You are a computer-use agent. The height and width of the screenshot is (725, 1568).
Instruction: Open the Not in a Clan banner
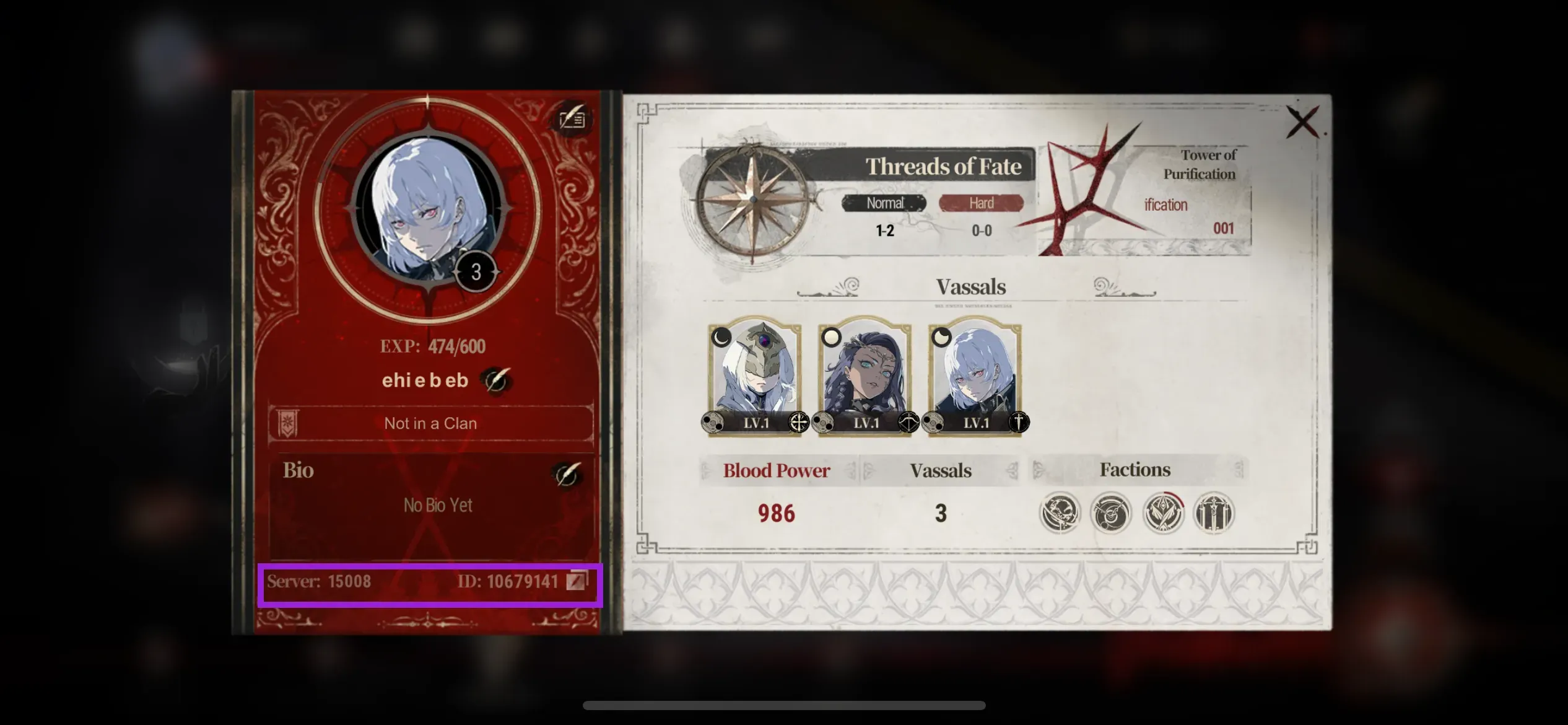click(430, 423)
